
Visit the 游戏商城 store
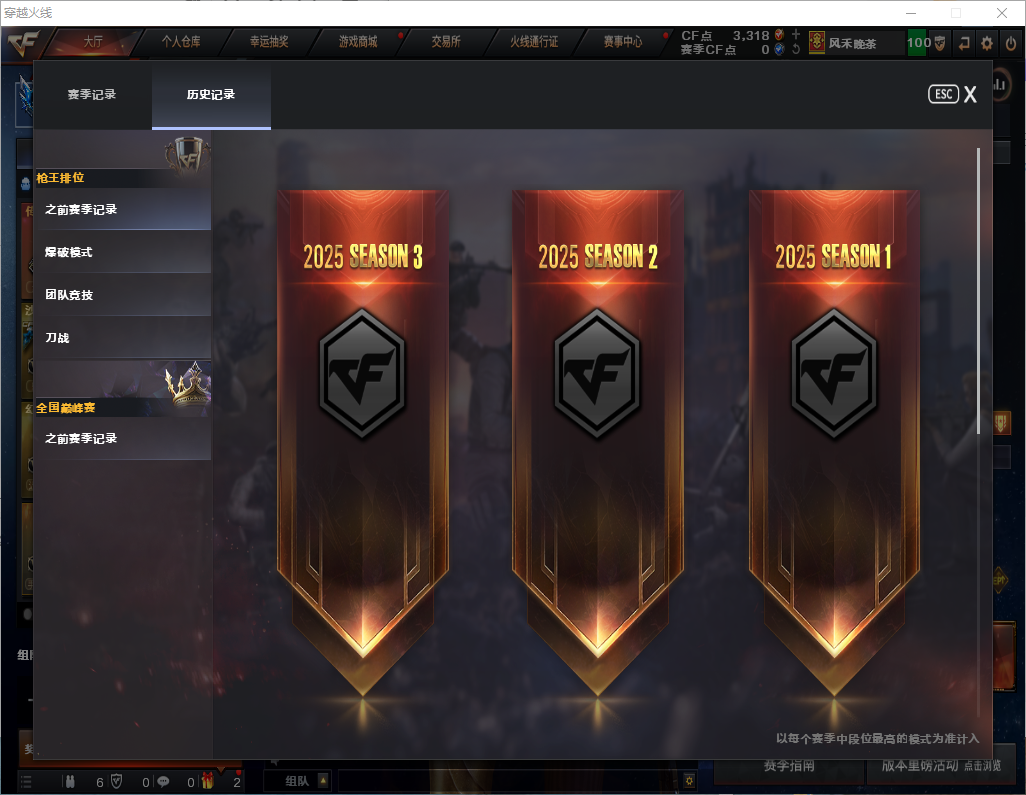click(357, 42)
